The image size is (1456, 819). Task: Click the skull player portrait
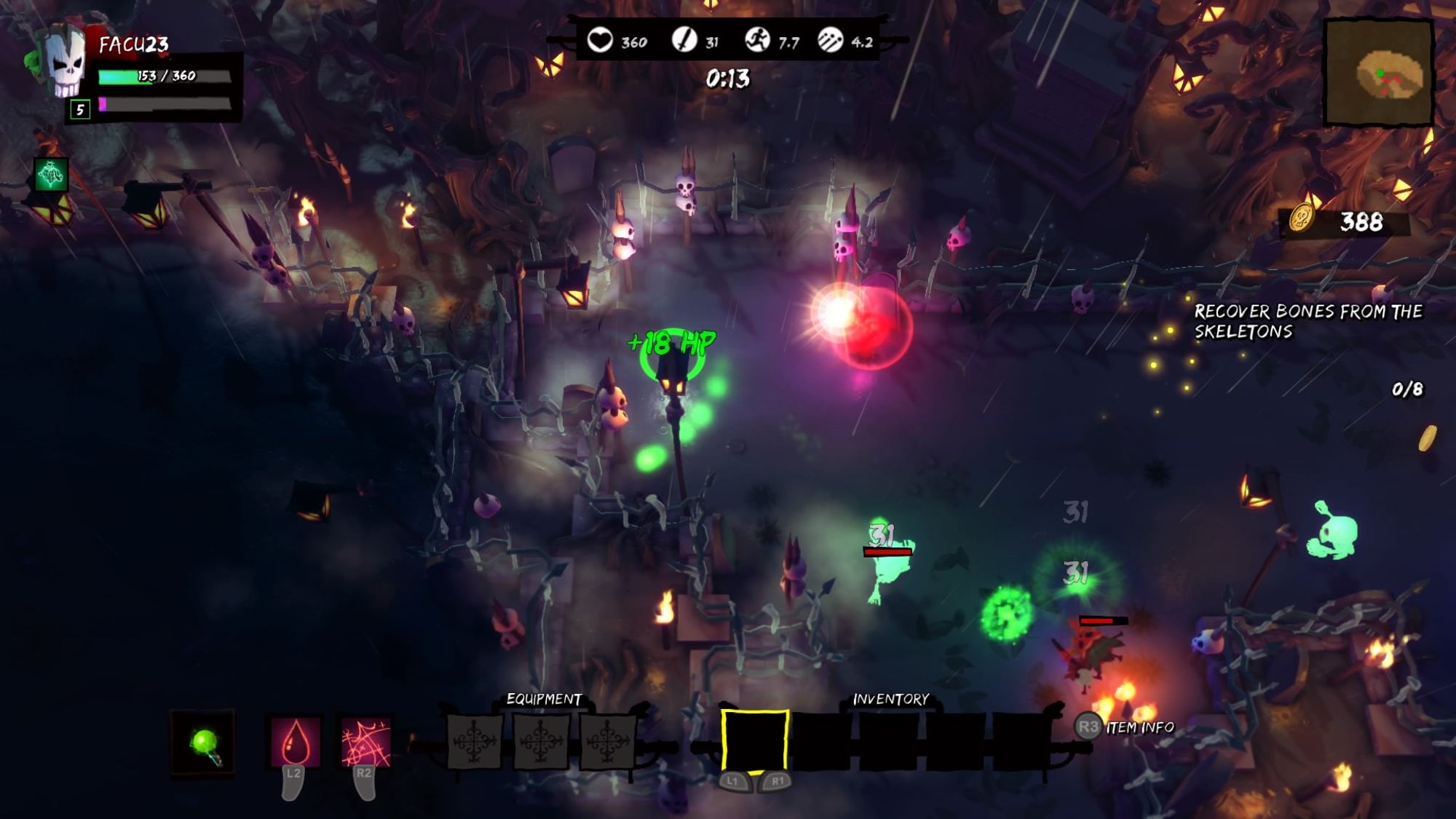pyautogui.click(x=66, y=64)
